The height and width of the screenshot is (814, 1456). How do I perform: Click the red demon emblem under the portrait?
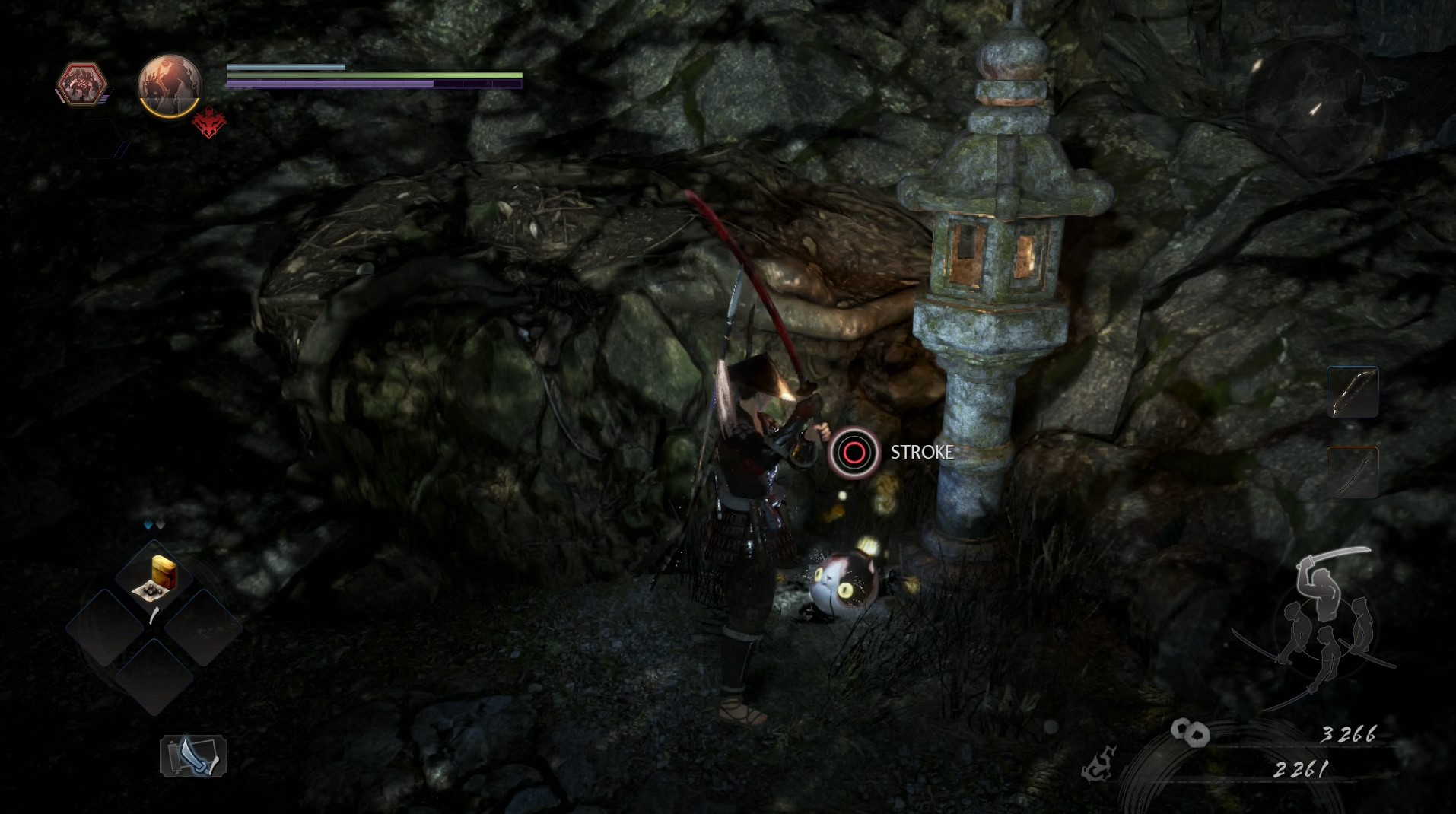208,123
